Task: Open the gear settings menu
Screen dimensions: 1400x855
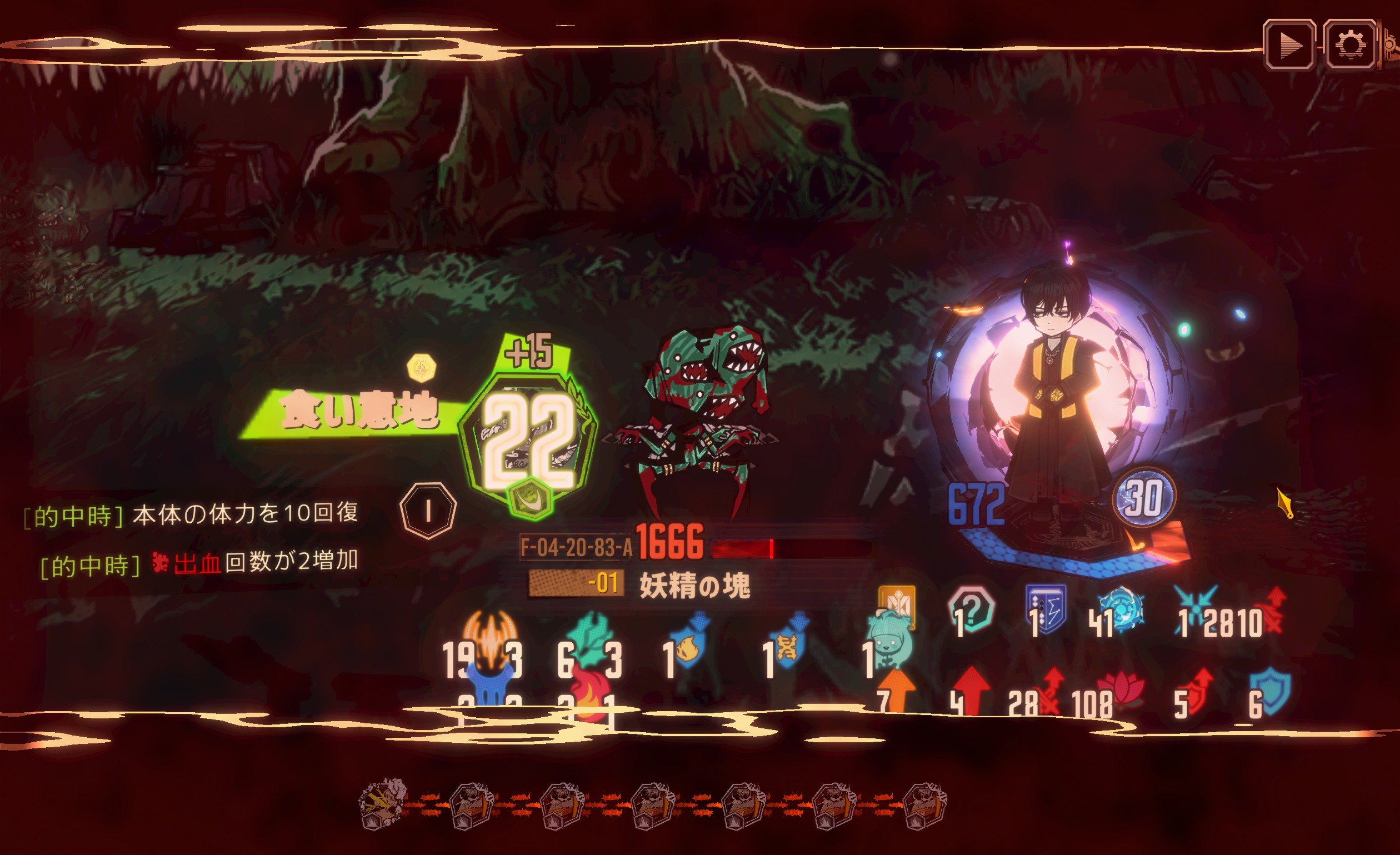Action: click(1350, 45)
